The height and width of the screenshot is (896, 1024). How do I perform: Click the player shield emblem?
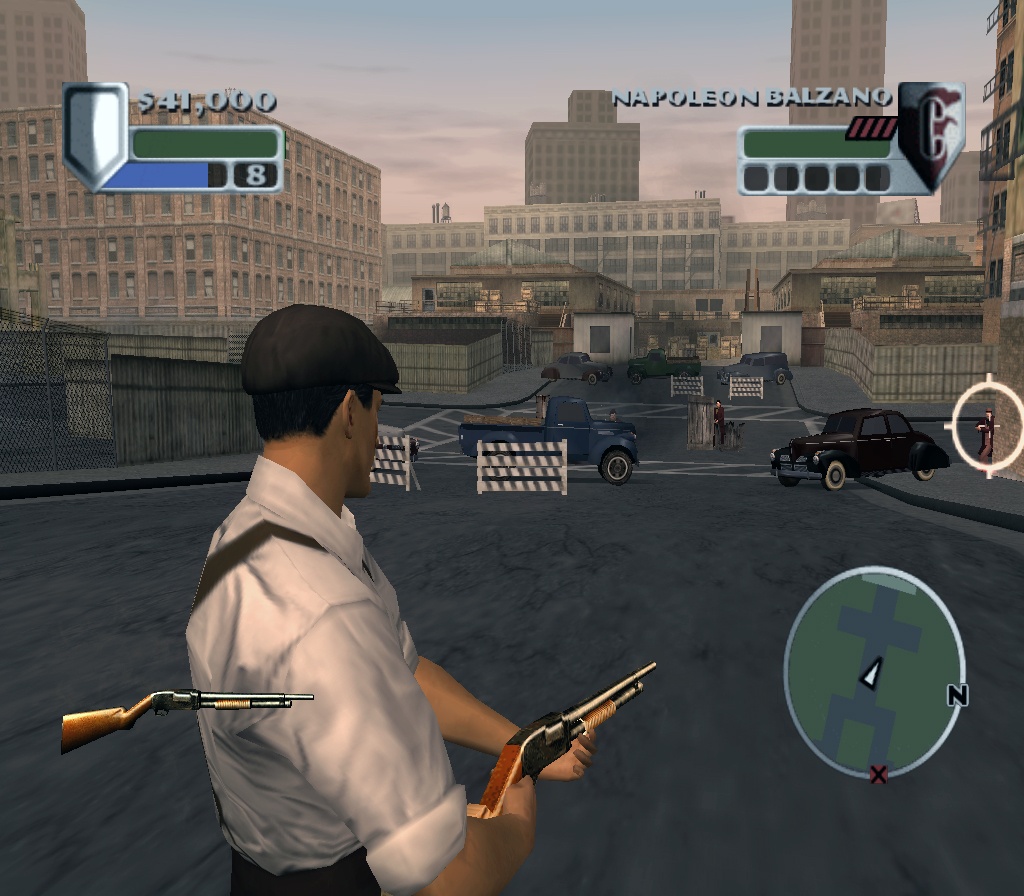[95, 135]
